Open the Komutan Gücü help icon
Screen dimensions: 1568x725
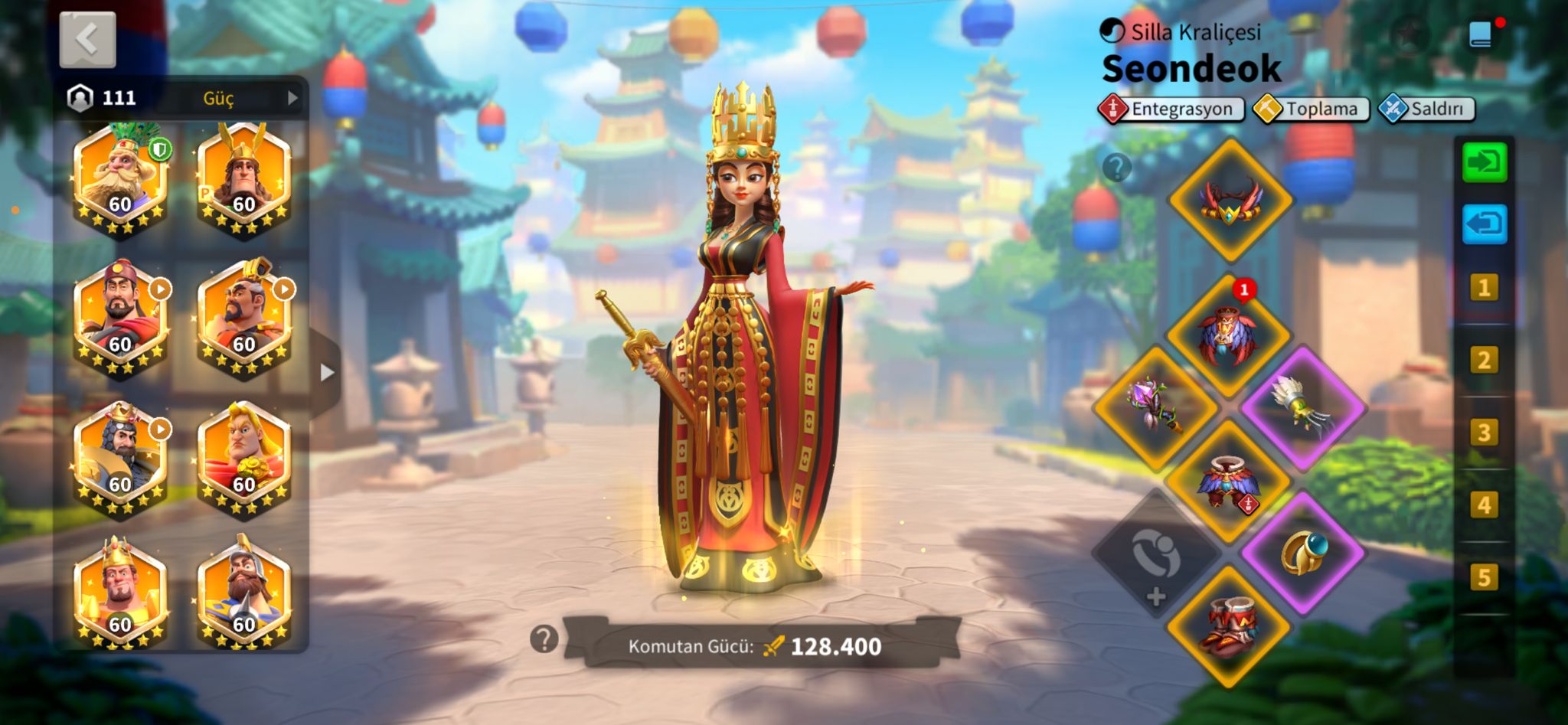point(544,638)
